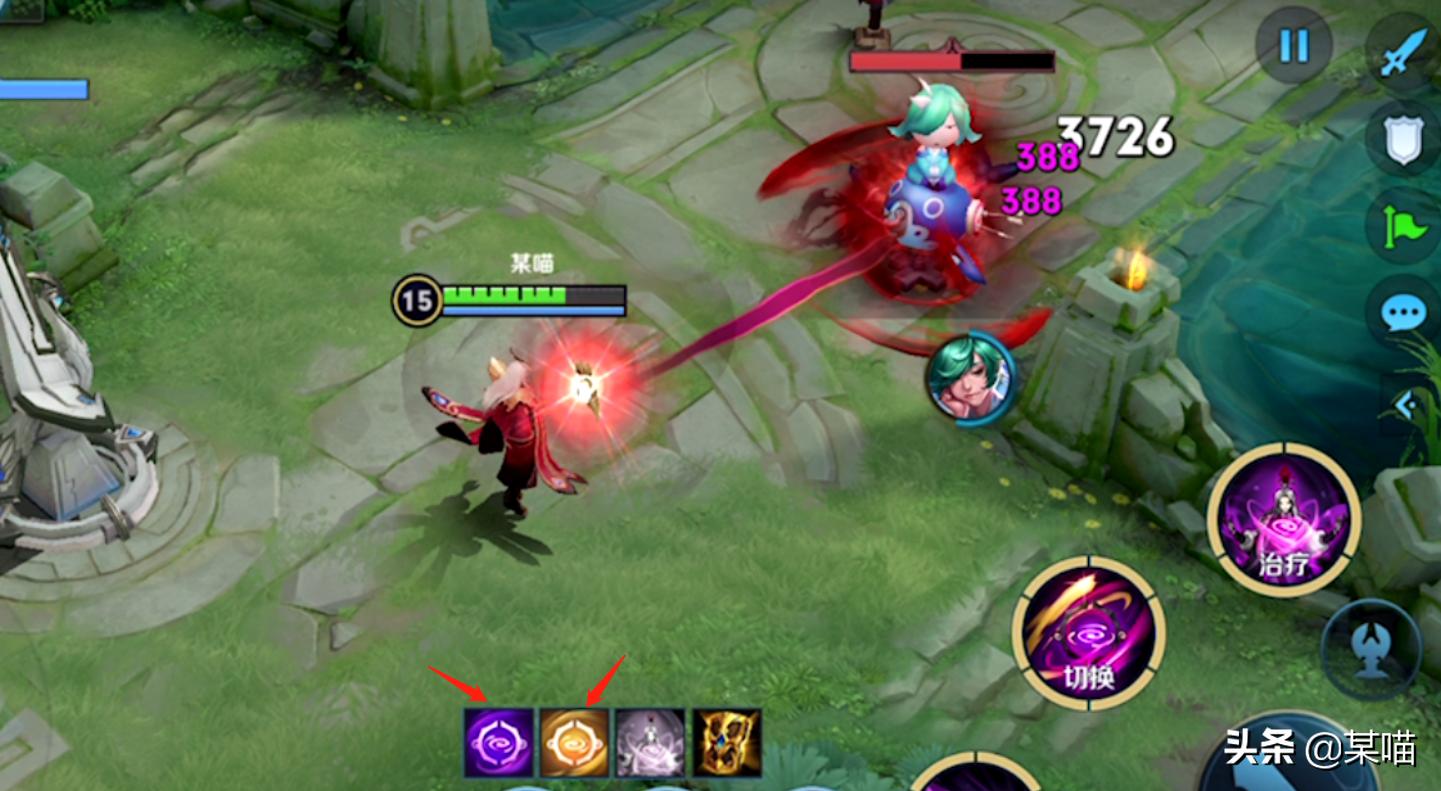This screenshot has height=791, width=1441.
Task: Tap the sword attack signal icon
Action: point(1404,50)
